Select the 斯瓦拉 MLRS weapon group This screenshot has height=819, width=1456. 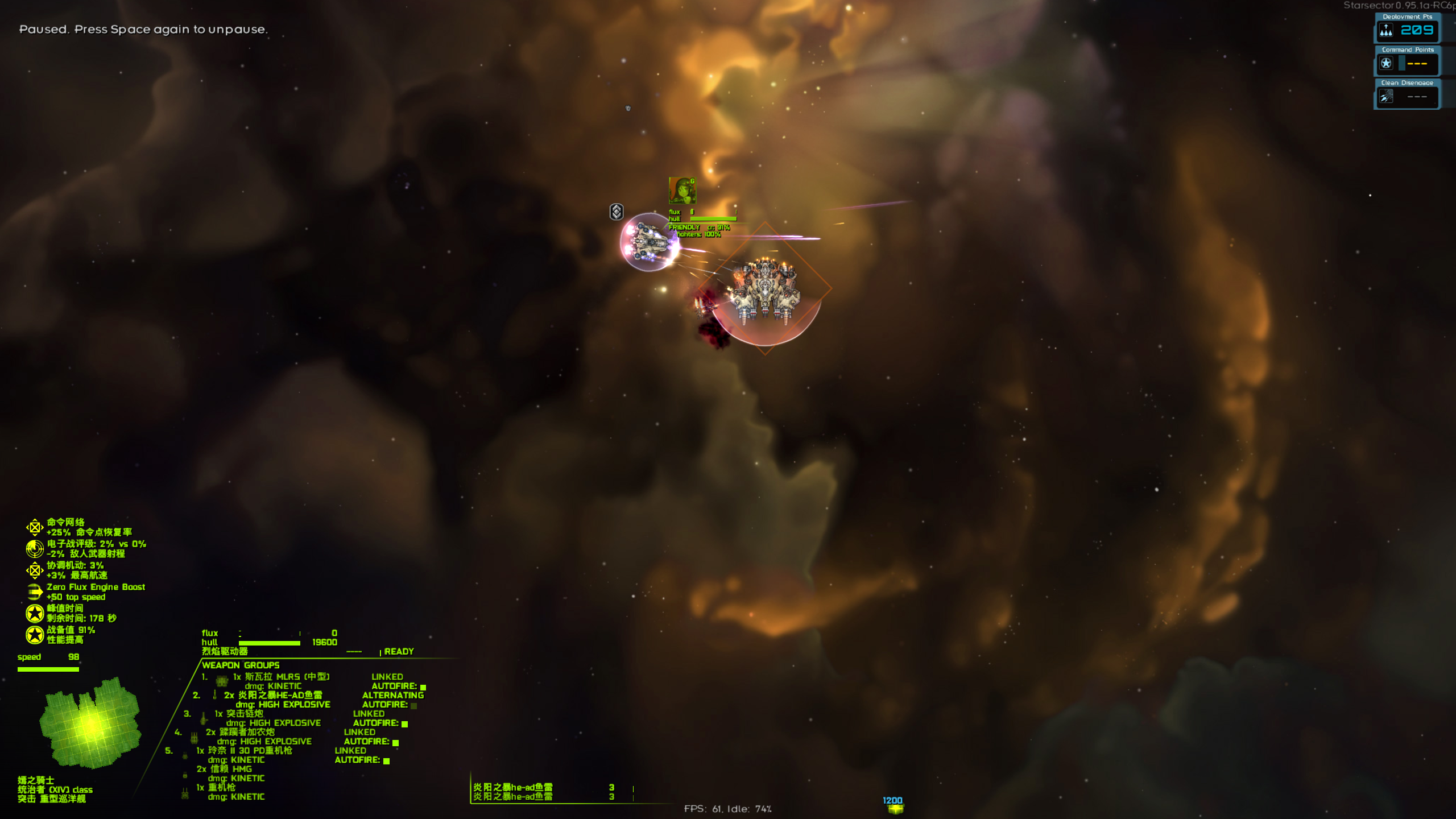282,677
